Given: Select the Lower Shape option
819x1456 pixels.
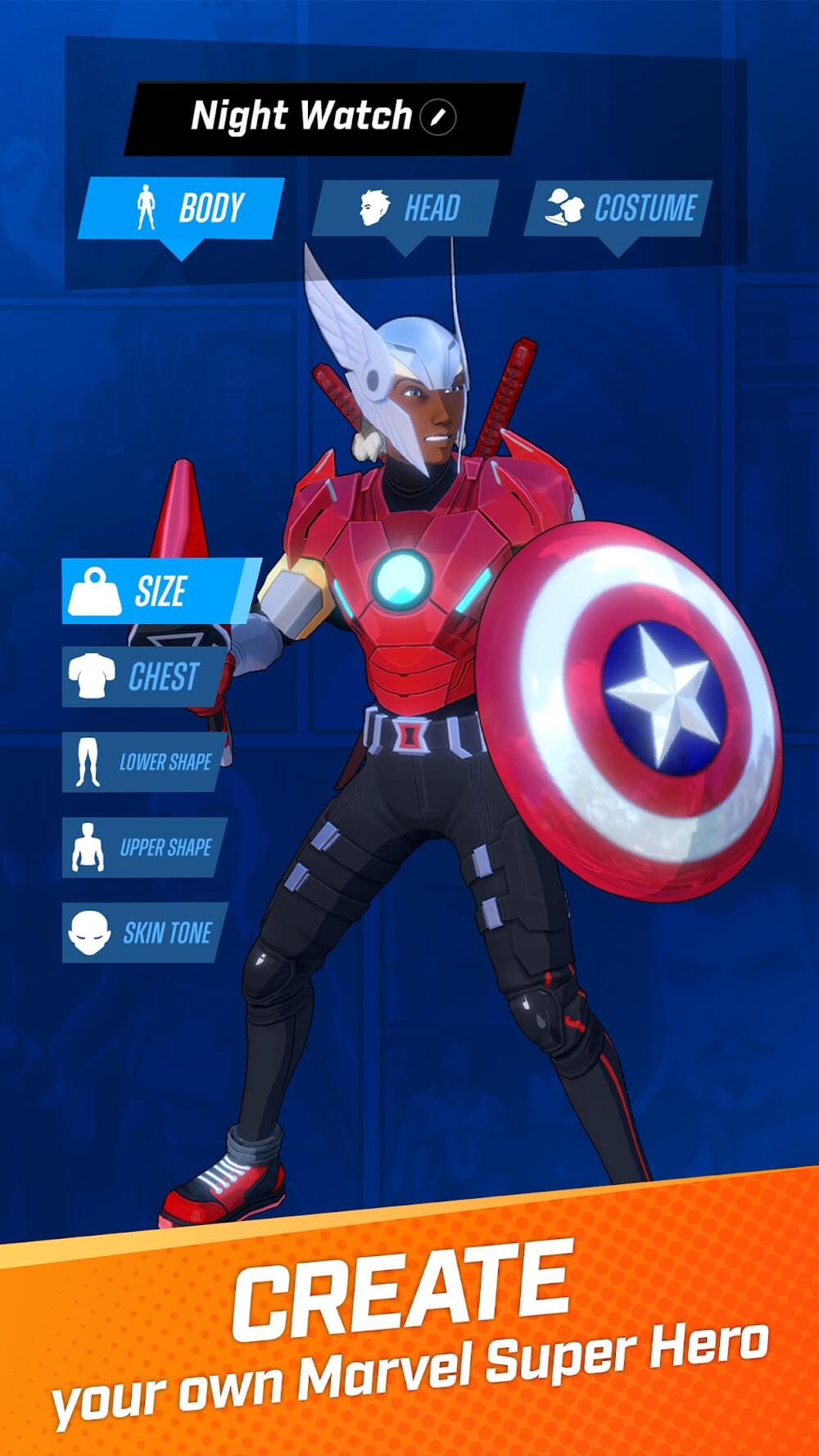Looking at the screenshot, I should (144, 762).
